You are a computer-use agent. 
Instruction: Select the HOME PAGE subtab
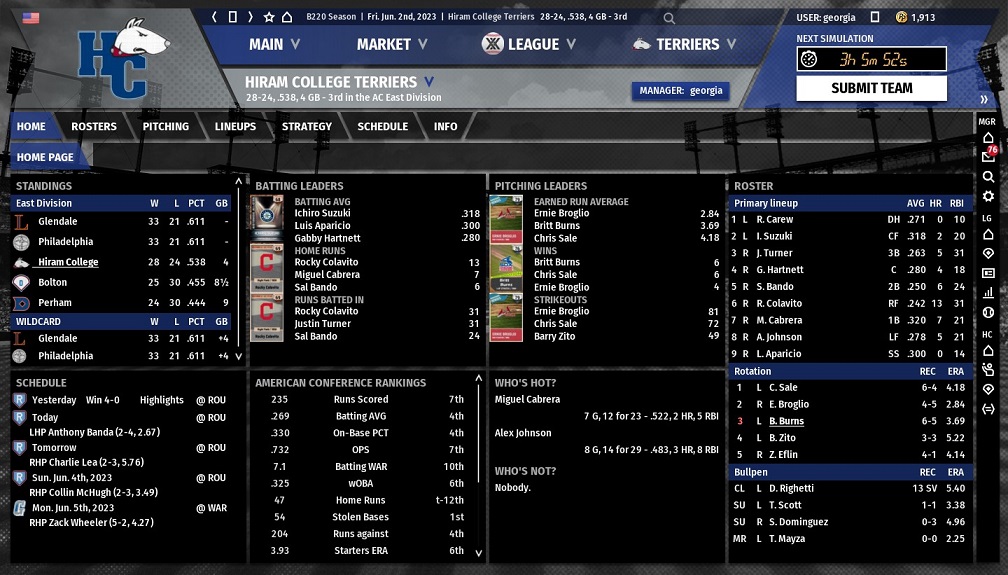(45, 157)
